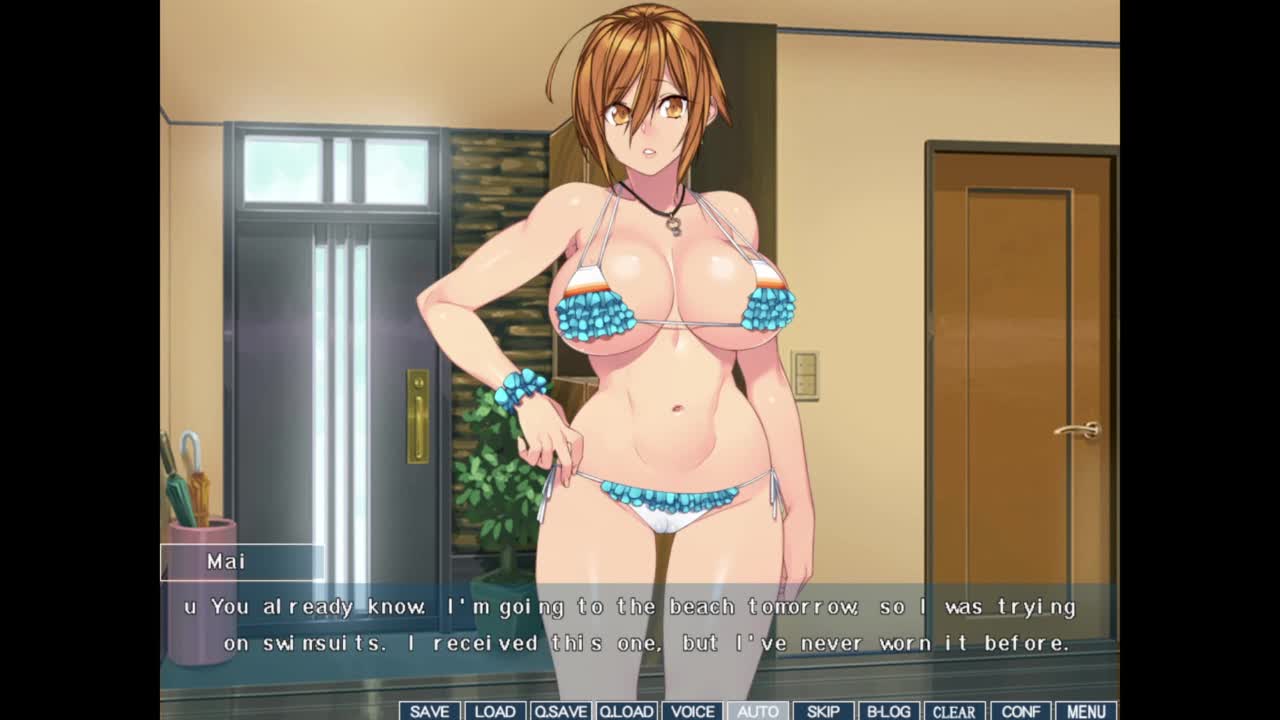Open the B-LOG backlog
This screenshot has width=1280, height=720.
point(888,711)
